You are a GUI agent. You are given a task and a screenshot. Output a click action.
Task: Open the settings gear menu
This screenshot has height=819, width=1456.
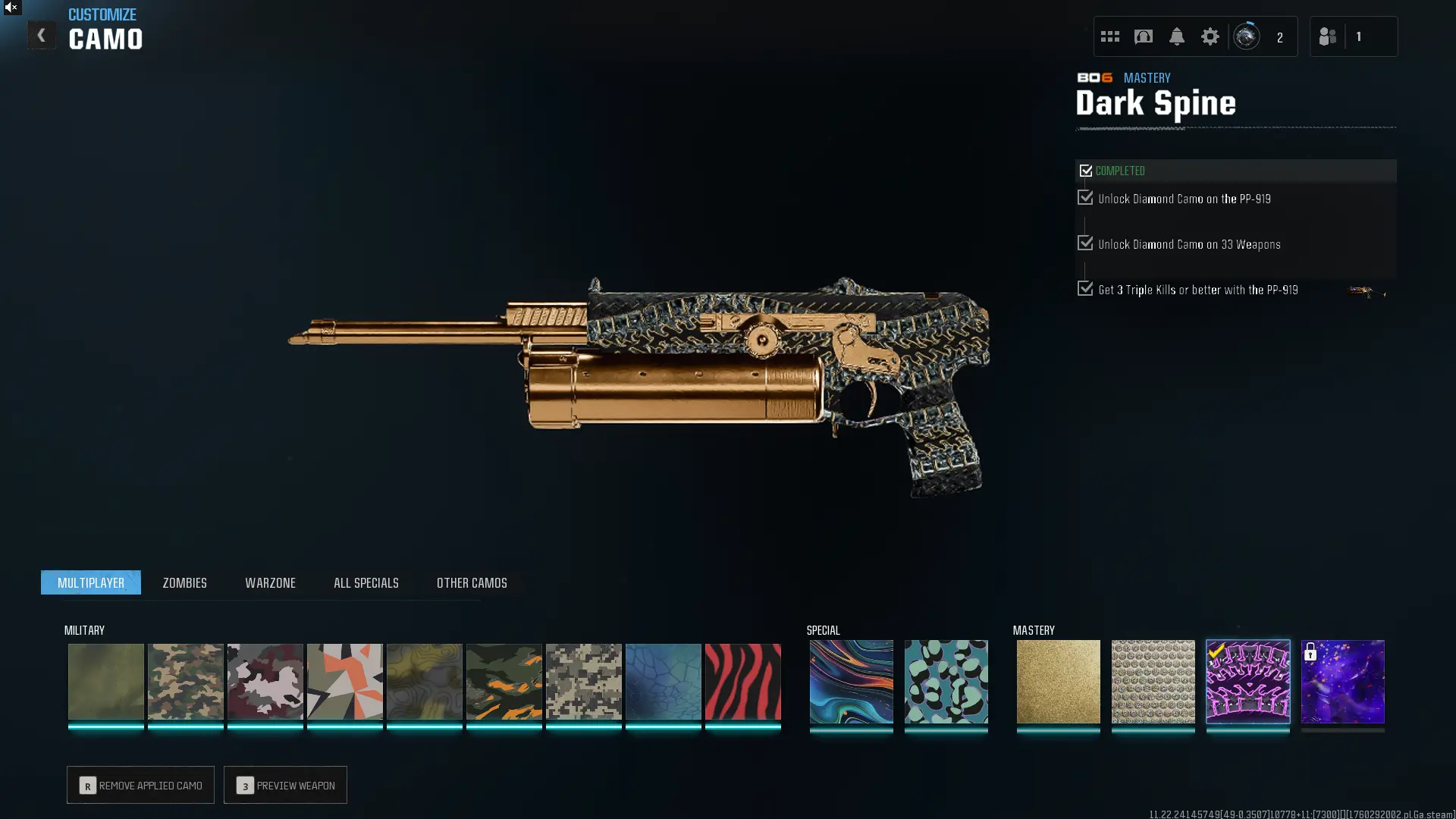pos(1210,36)
